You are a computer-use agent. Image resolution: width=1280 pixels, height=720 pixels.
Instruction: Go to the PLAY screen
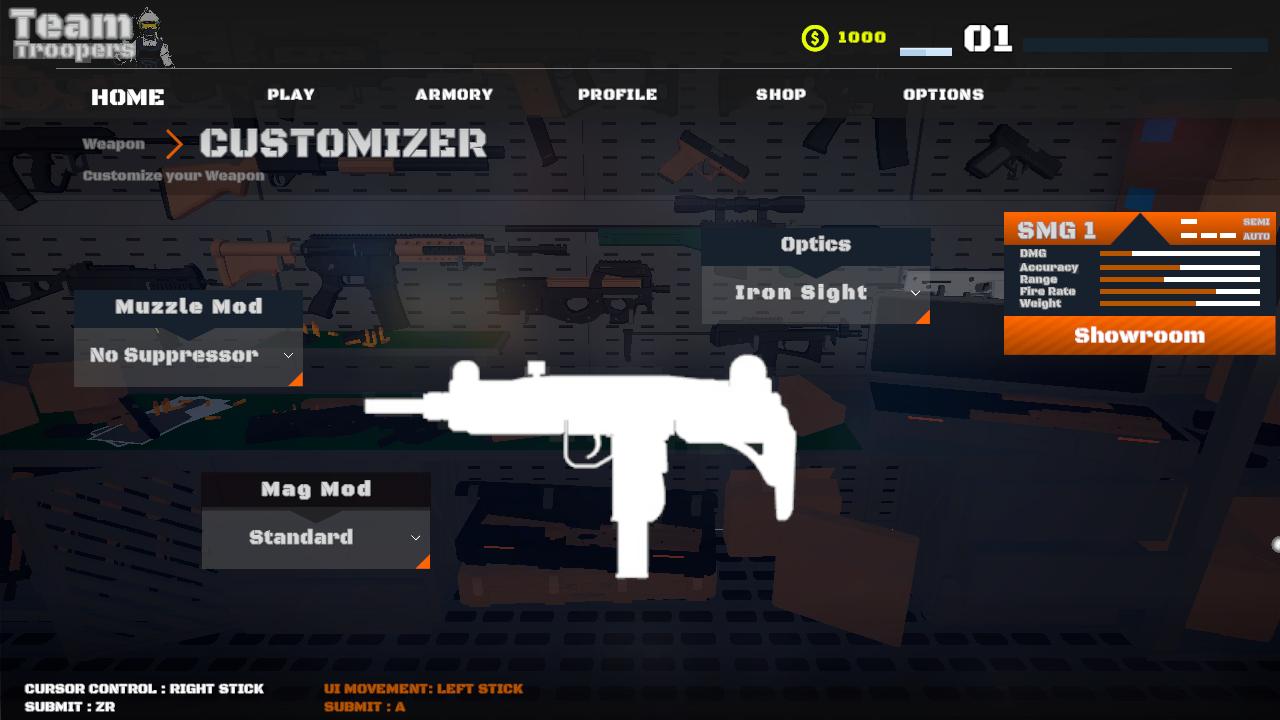(291, 95)
